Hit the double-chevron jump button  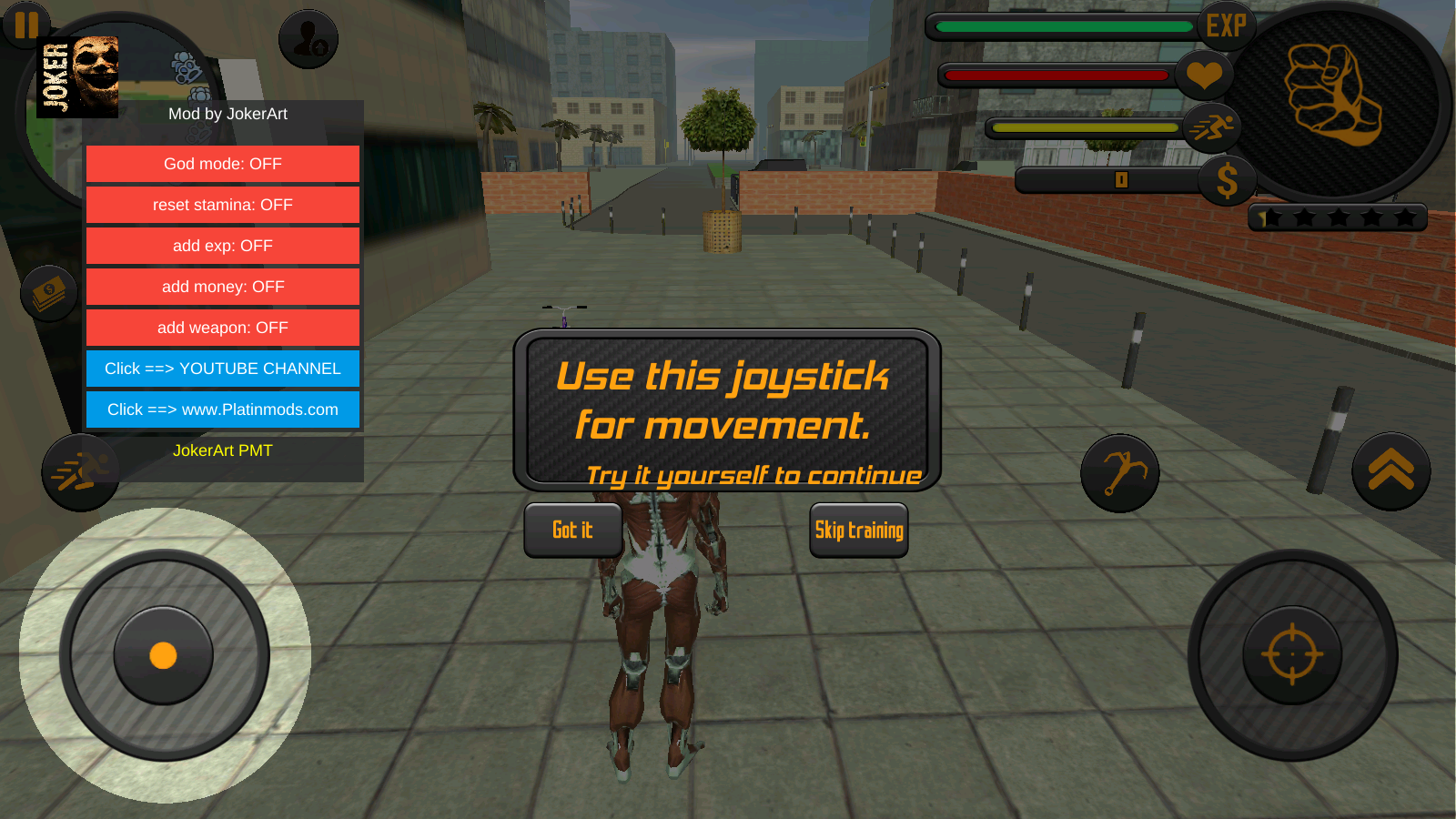point(1390,471)
